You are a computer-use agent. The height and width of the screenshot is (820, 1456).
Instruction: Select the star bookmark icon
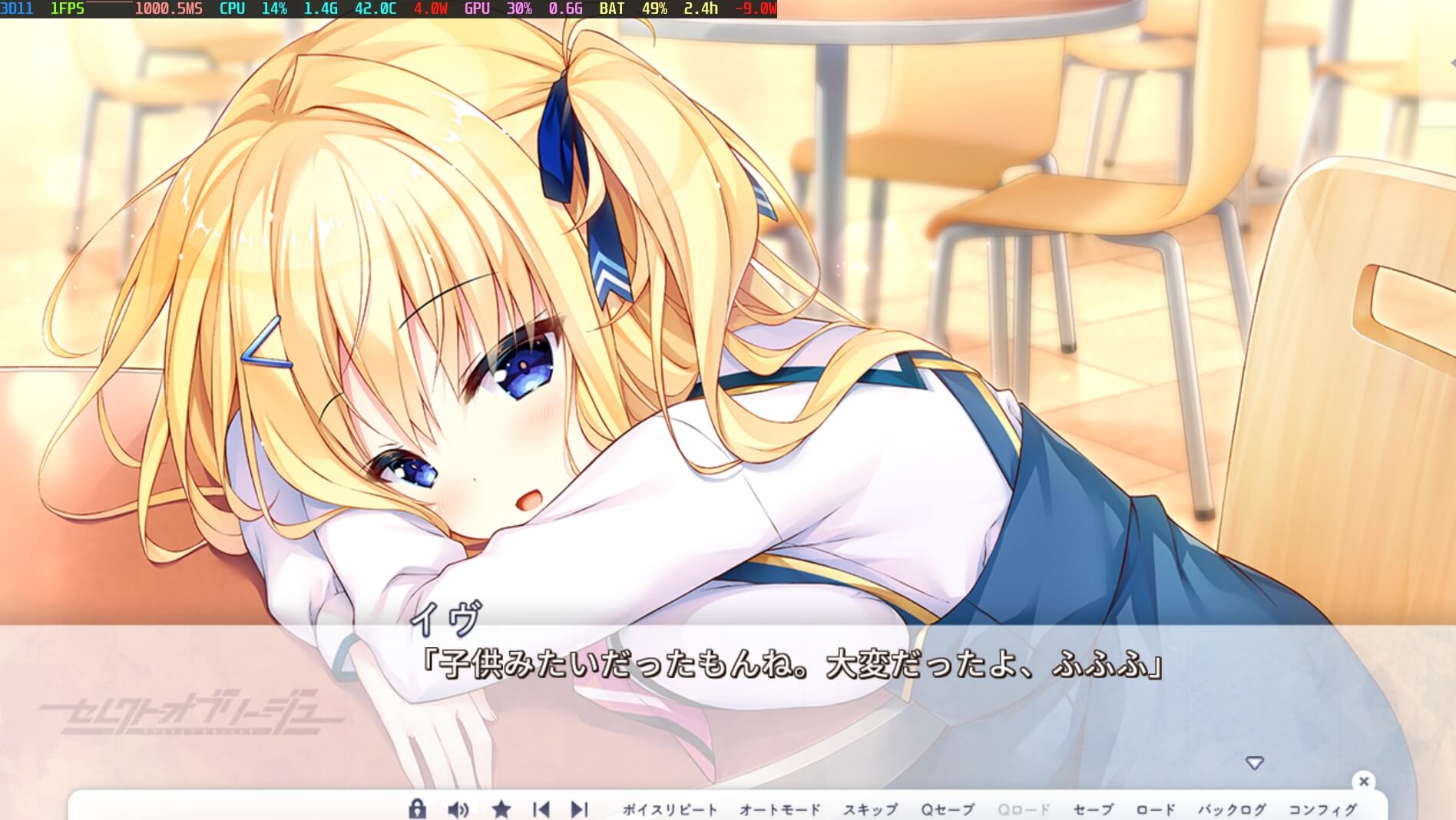[x=501, y=807]
